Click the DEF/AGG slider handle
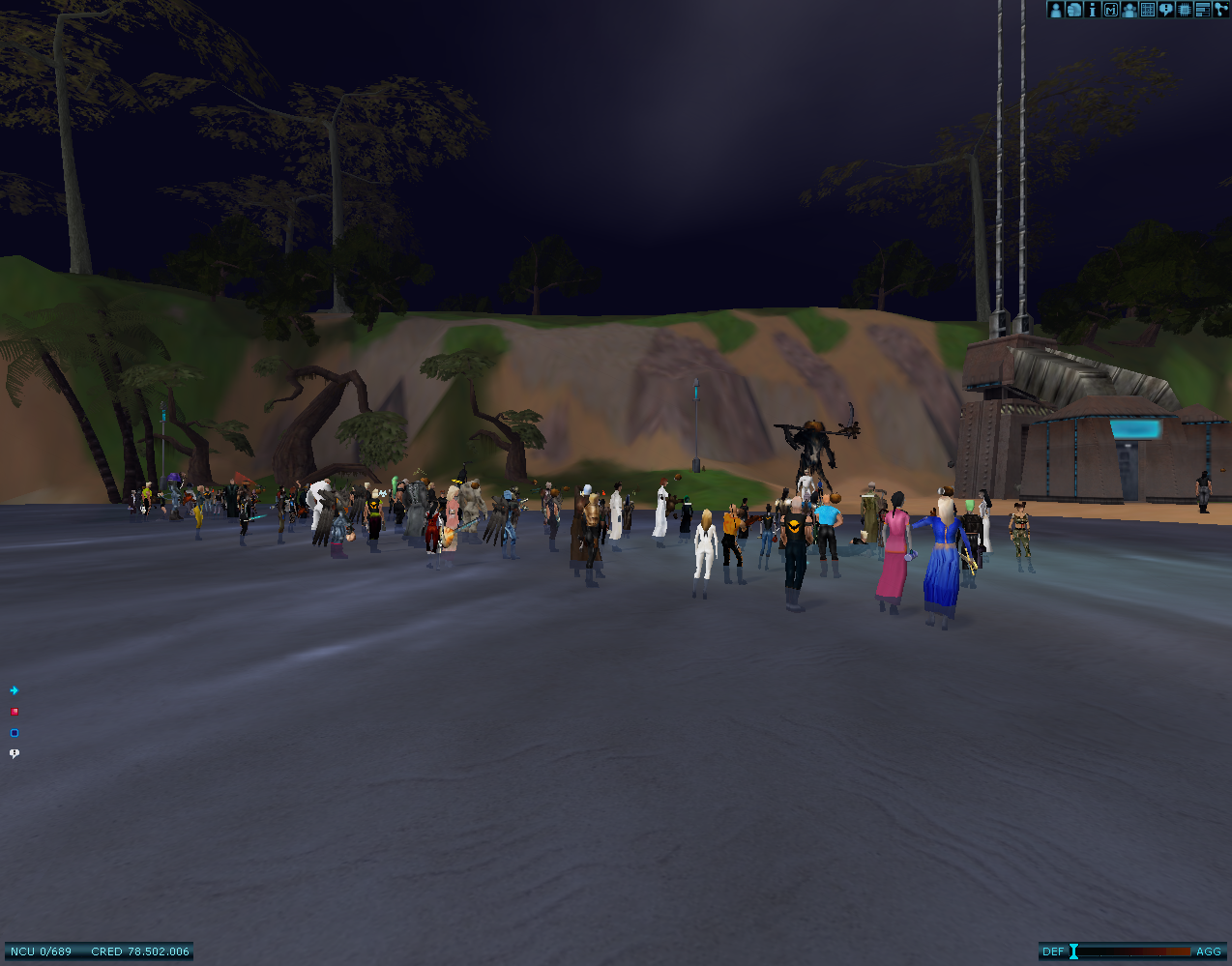Image resolution: width=1232 pixels, height=966 pixels. [x=1073, y=951]
